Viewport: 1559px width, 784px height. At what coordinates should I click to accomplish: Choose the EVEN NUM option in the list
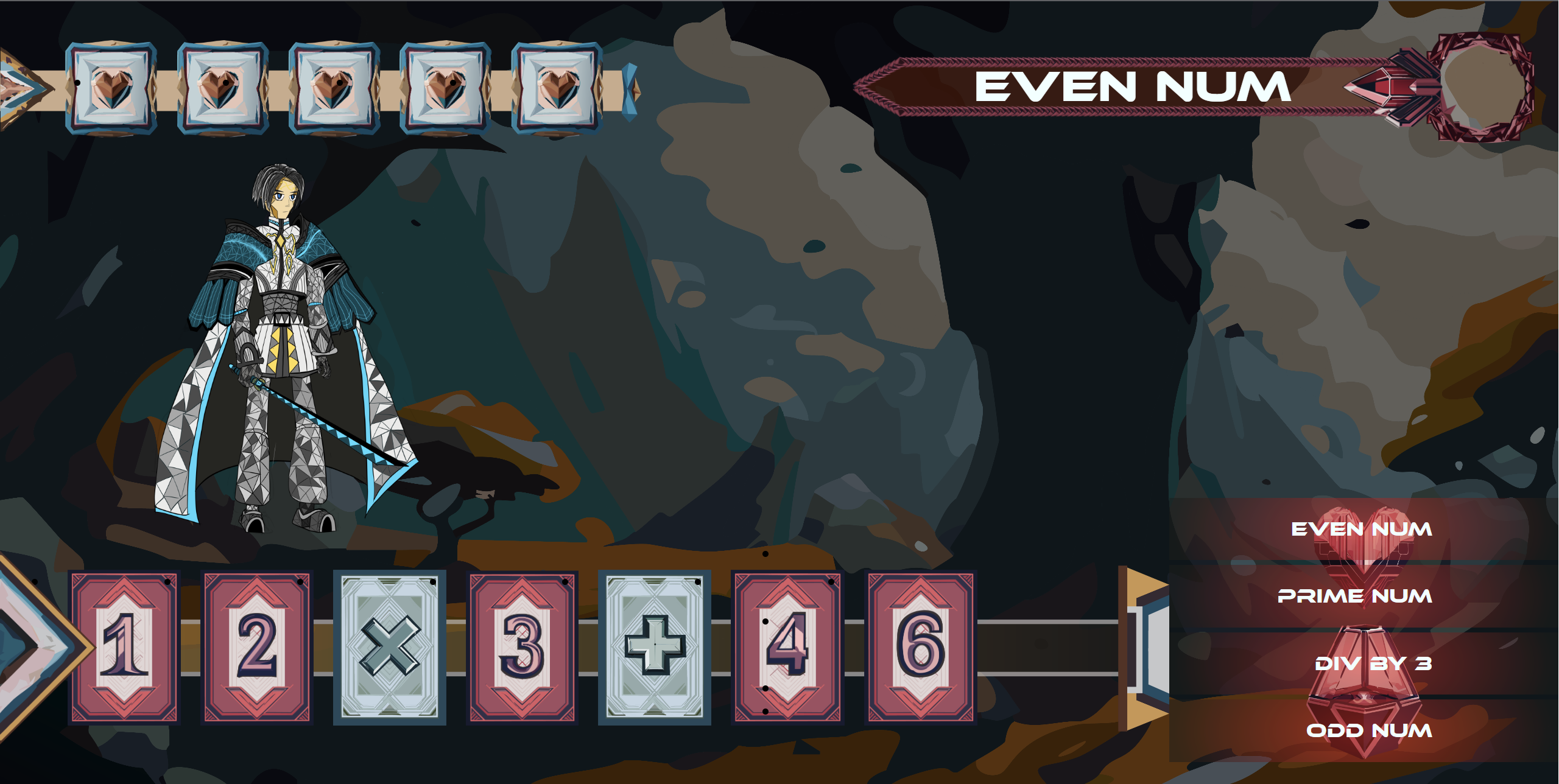tap(1362, 530)
